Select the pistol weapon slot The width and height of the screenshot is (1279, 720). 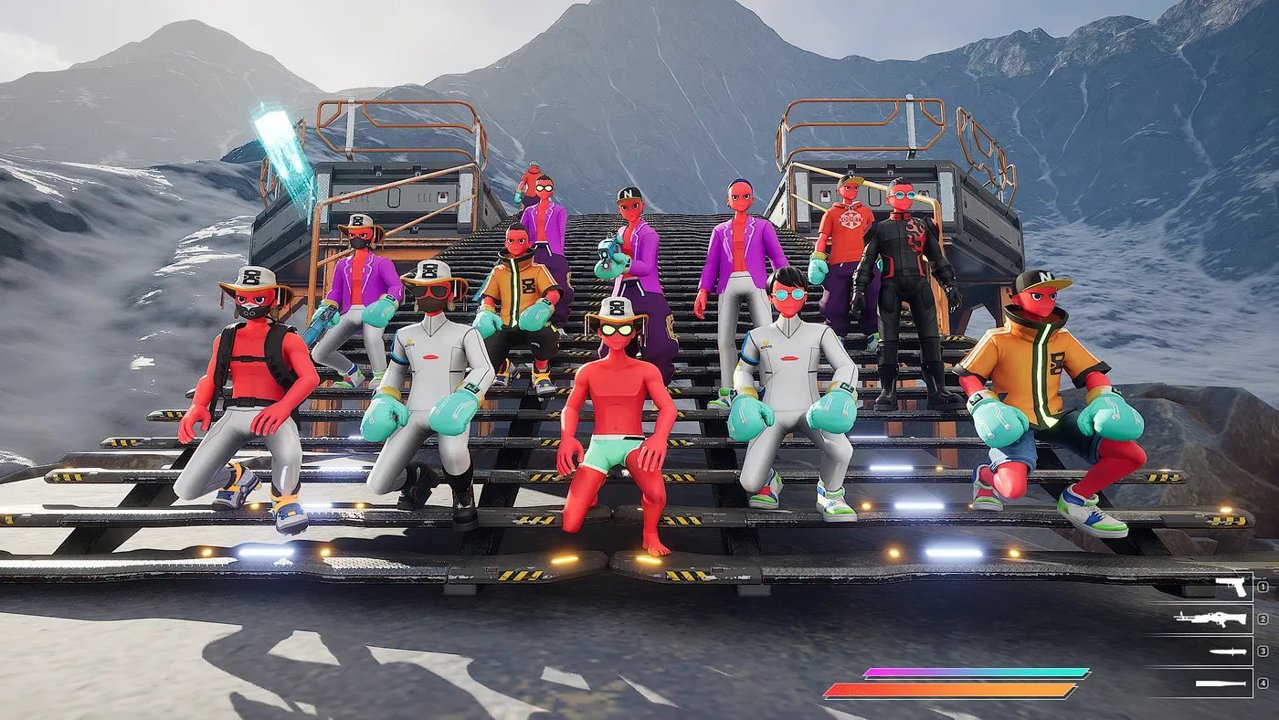coord(1229,586)
